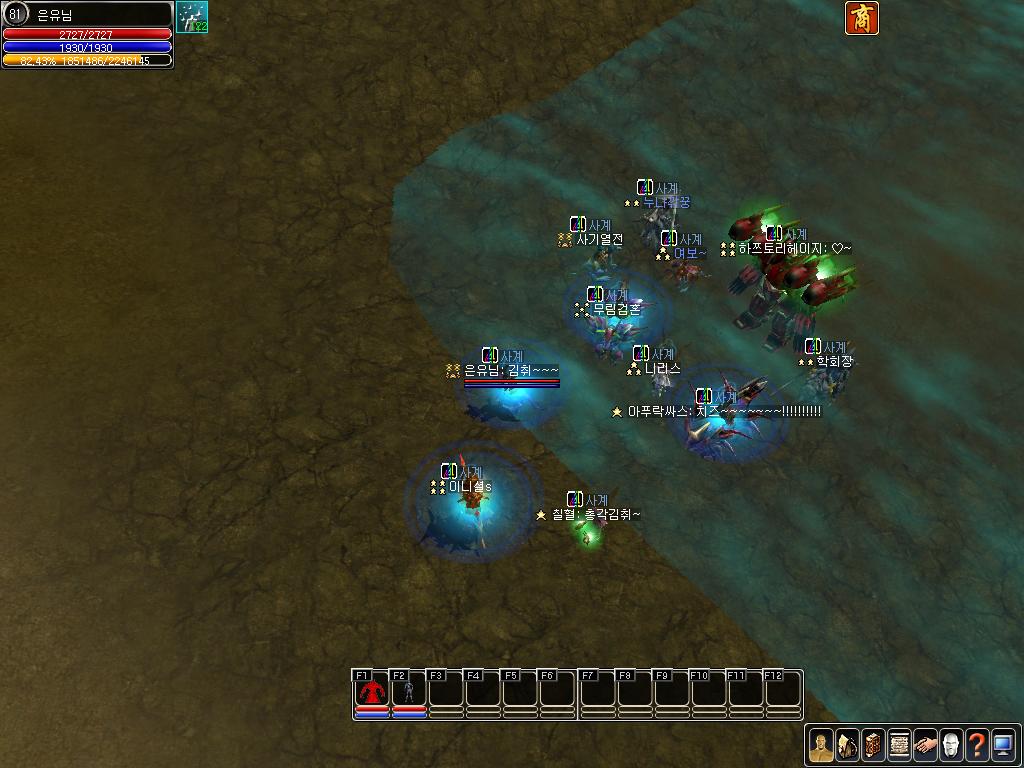Click the red merchant character icon
The height and width of the screenshot is (768, 1024).
coord(862,18)
